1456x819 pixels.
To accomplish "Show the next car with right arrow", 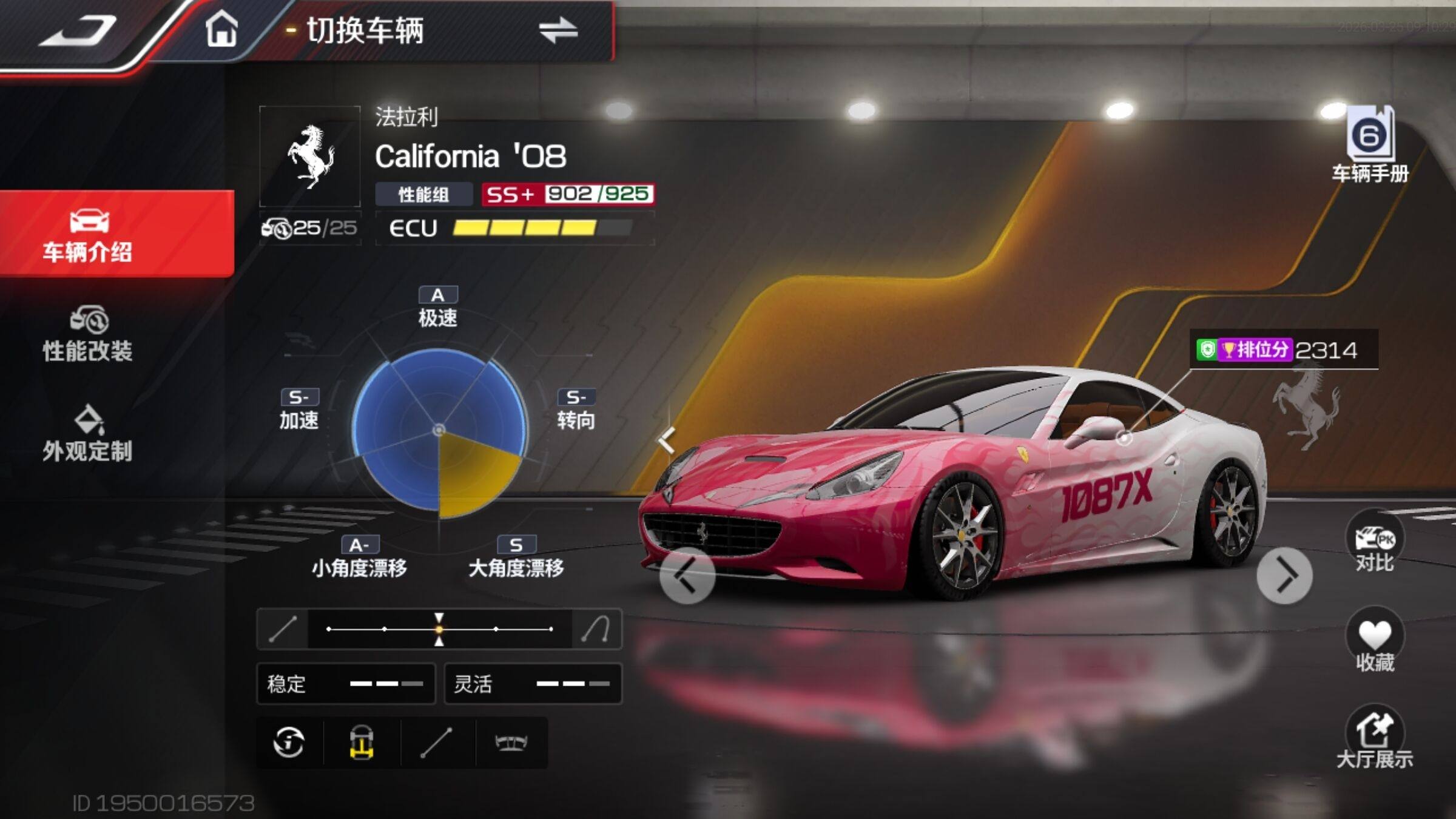I will (1284, 575).
